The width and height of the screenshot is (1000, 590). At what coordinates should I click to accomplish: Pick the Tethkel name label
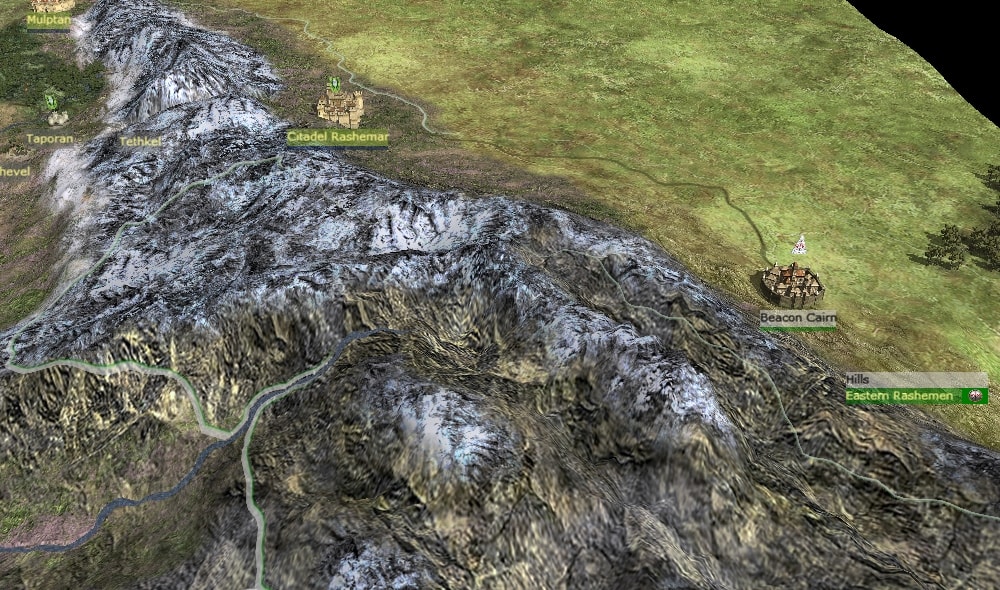click(140, 142)
